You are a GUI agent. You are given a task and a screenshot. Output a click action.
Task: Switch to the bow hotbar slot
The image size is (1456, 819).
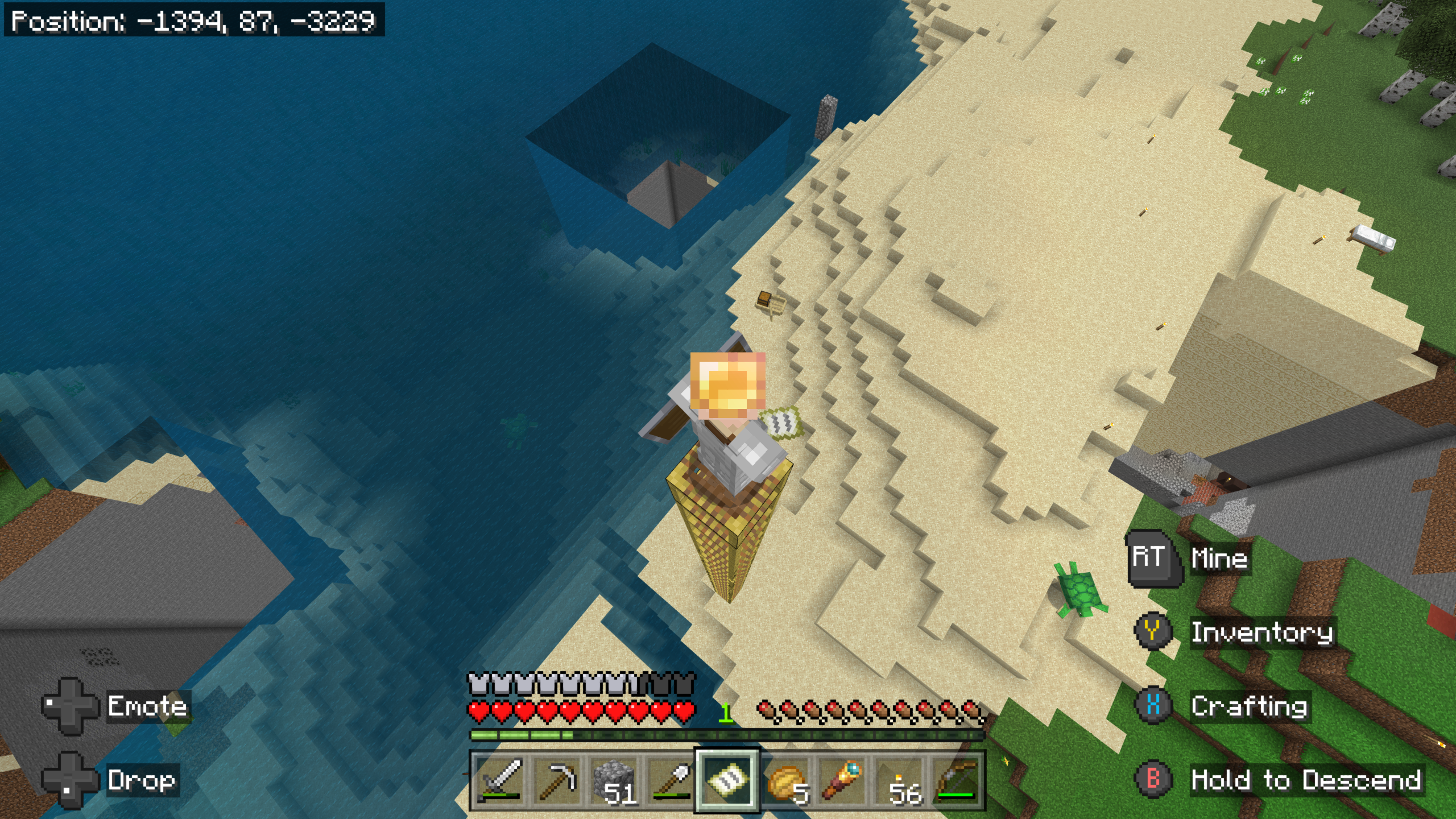tap(957, 779)
